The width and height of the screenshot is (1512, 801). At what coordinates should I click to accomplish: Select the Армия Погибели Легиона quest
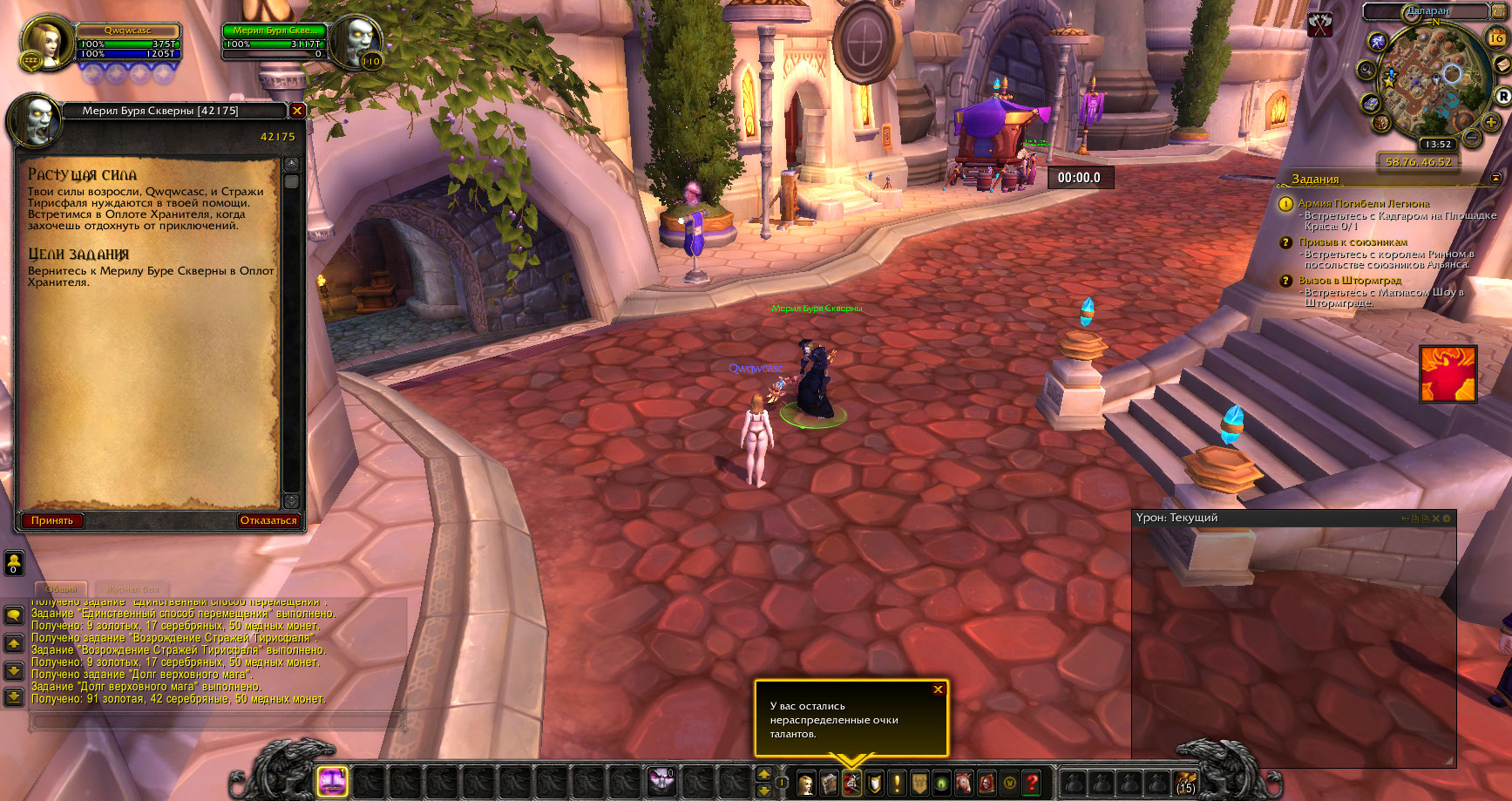[1363, 203]
